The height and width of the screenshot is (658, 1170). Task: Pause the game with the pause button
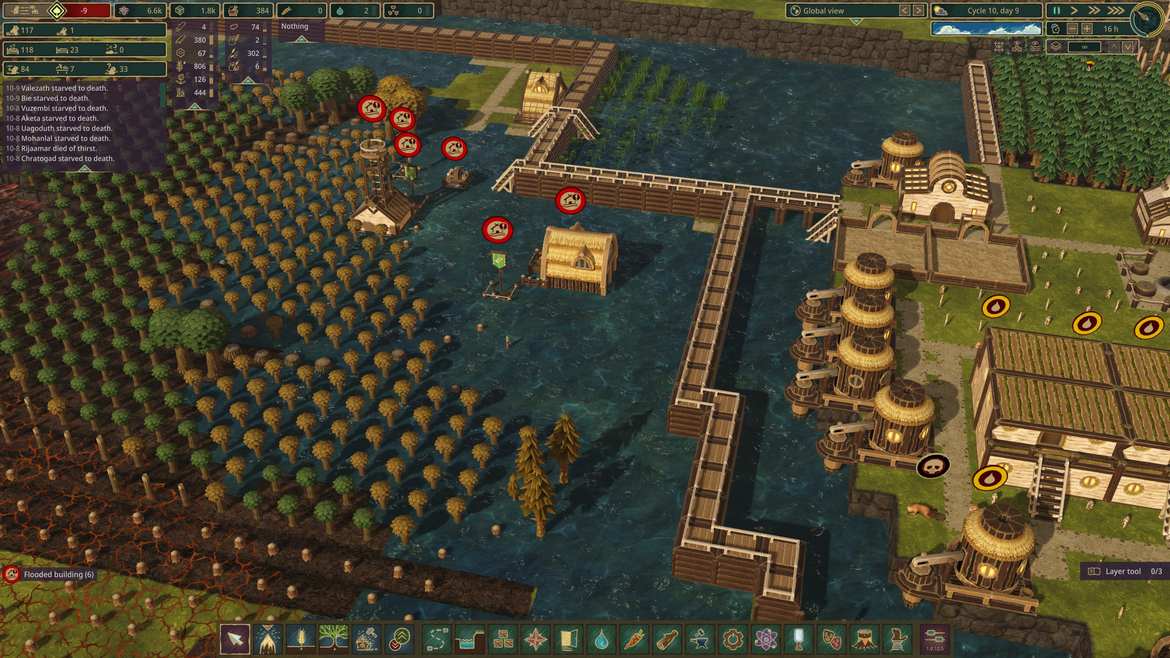coord(1055,10)
